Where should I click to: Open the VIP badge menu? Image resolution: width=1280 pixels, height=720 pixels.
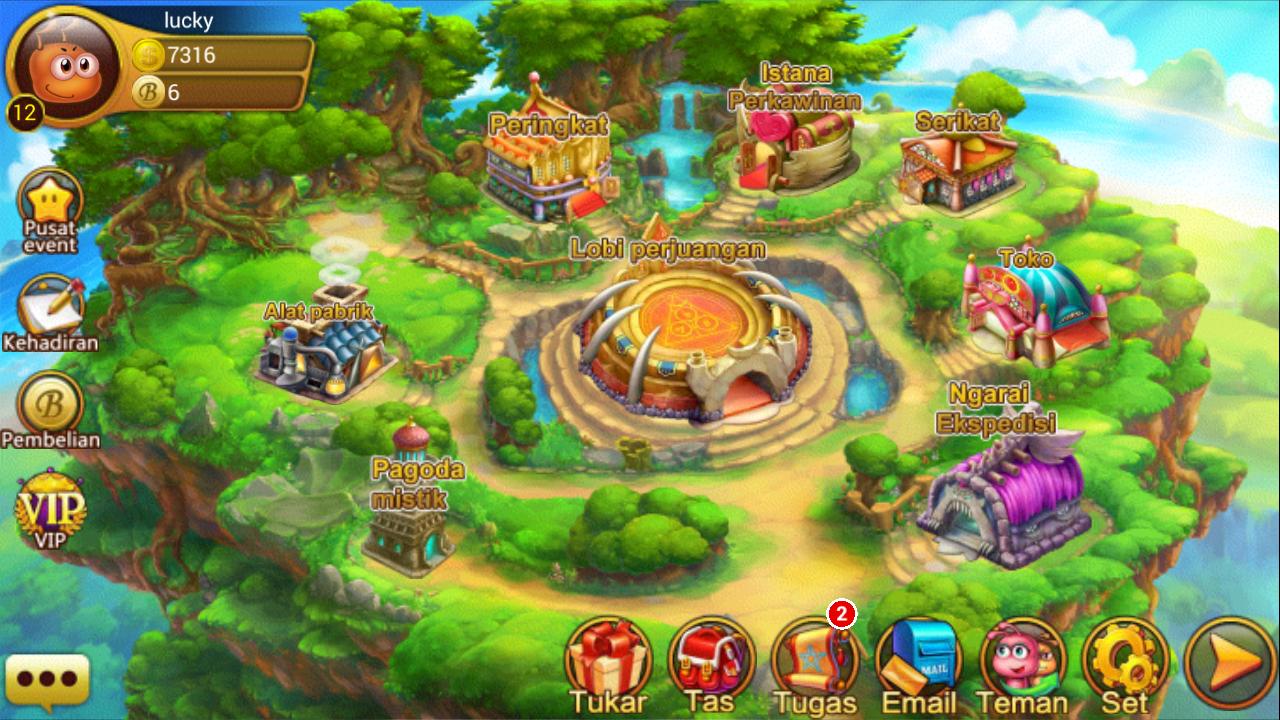pyautogui.click(x=50, y=507)
